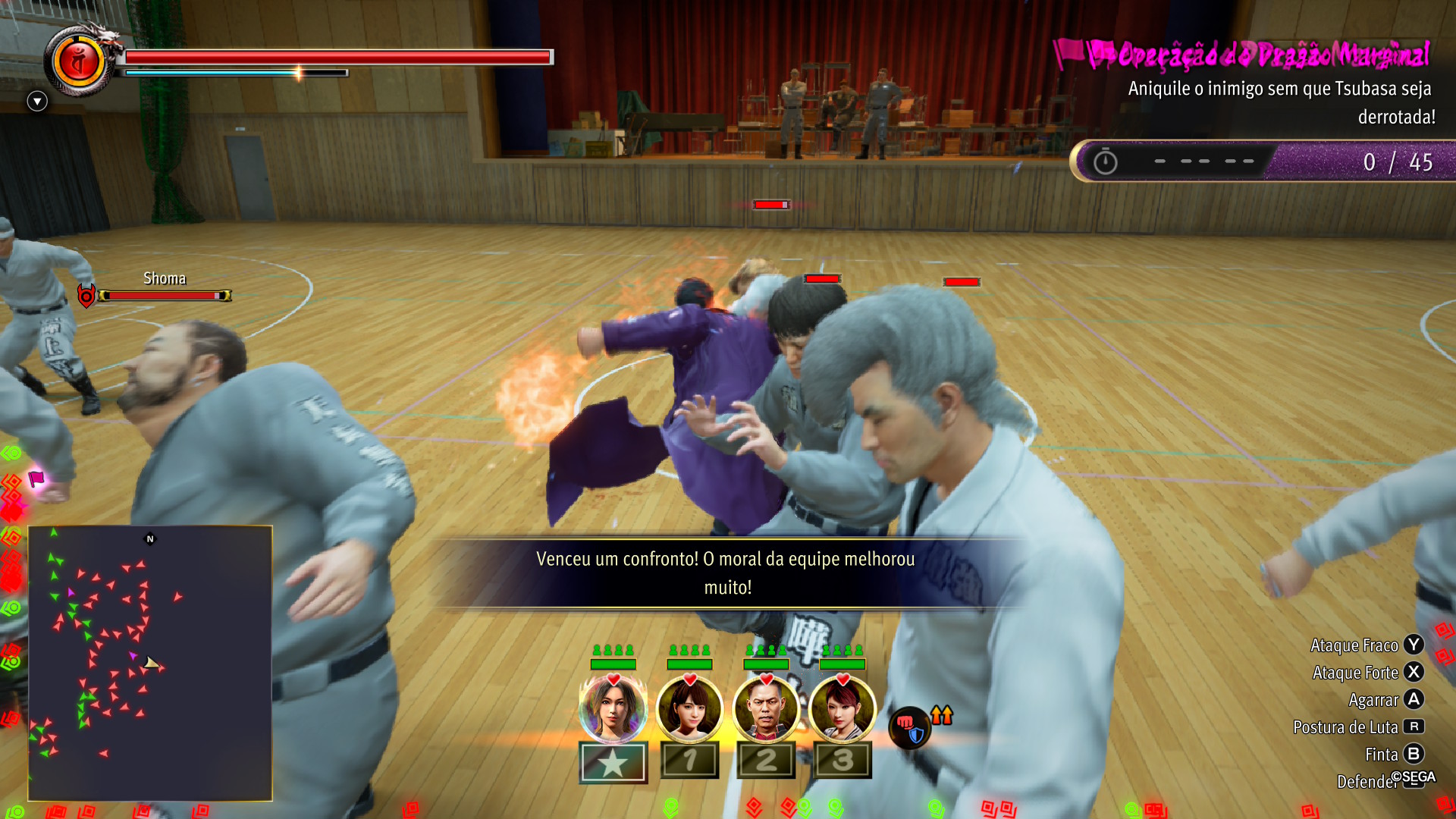This screenshot has width=1456, height=819.
Task: Use squad command slot 3
Action: pos(843,760)
